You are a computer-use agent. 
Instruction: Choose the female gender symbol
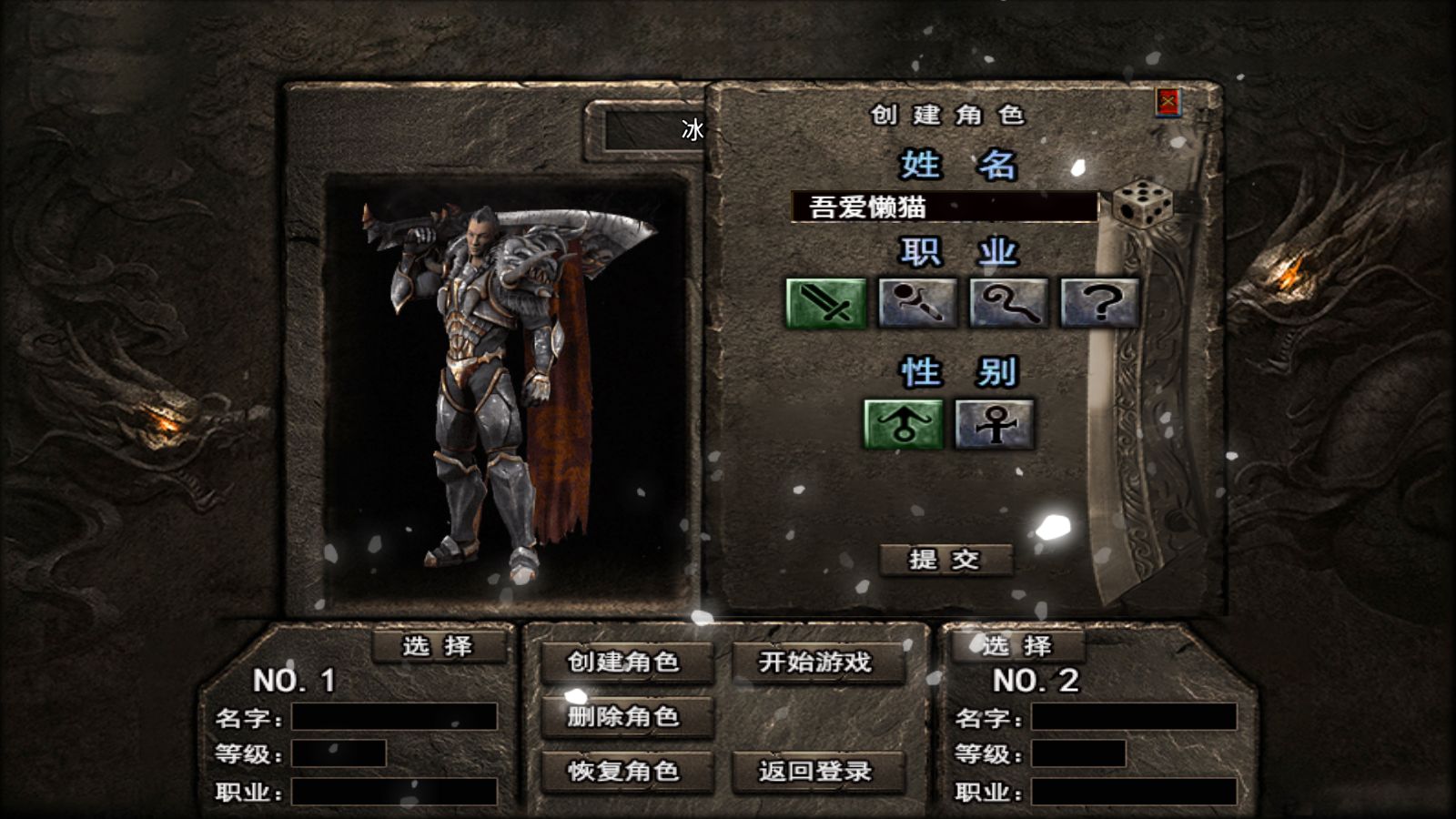(995, 424)
